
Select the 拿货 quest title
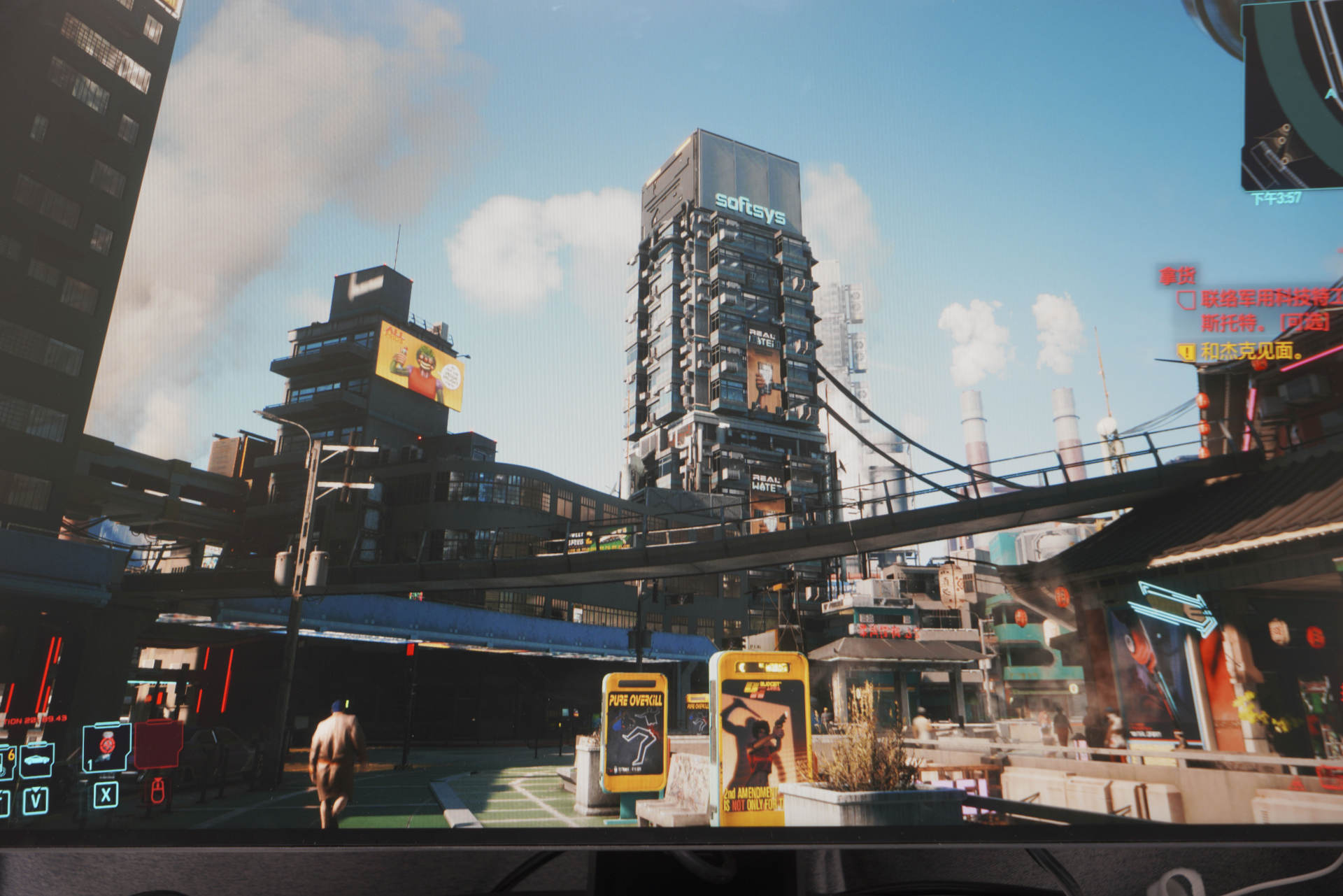click(x=1178, y=276)
